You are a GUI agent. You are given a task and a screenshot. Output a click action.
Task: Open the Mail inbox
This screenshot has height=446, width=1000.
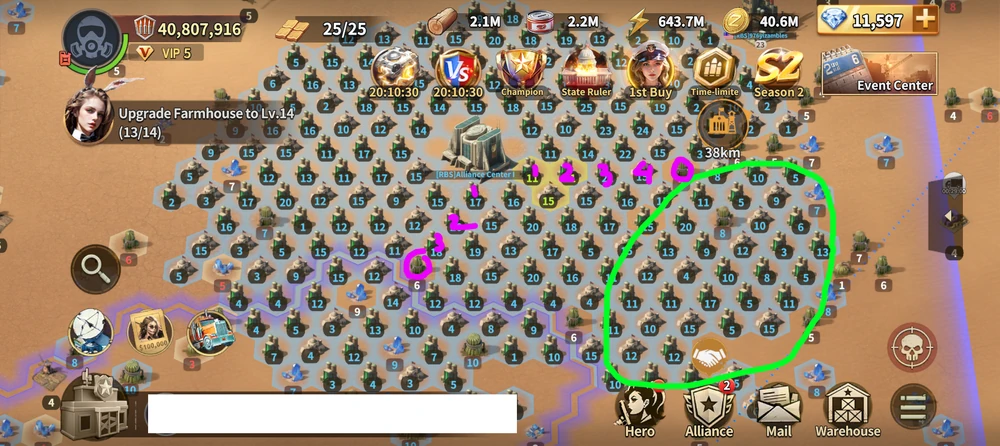pyautogui.click(x=780, y=408)
